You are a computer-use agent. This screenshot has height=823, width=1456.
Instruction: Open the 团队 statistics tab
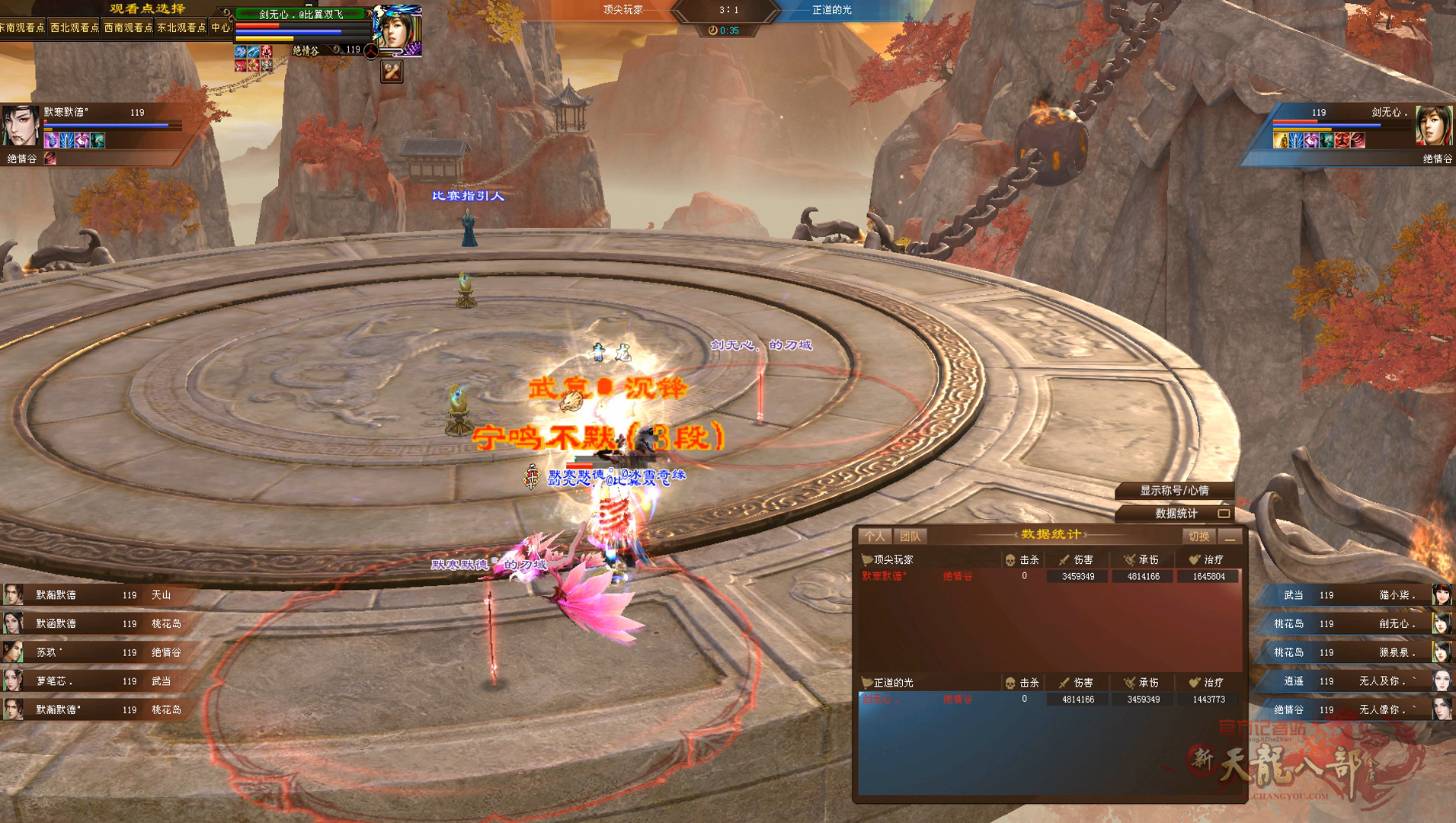[910, 536]
